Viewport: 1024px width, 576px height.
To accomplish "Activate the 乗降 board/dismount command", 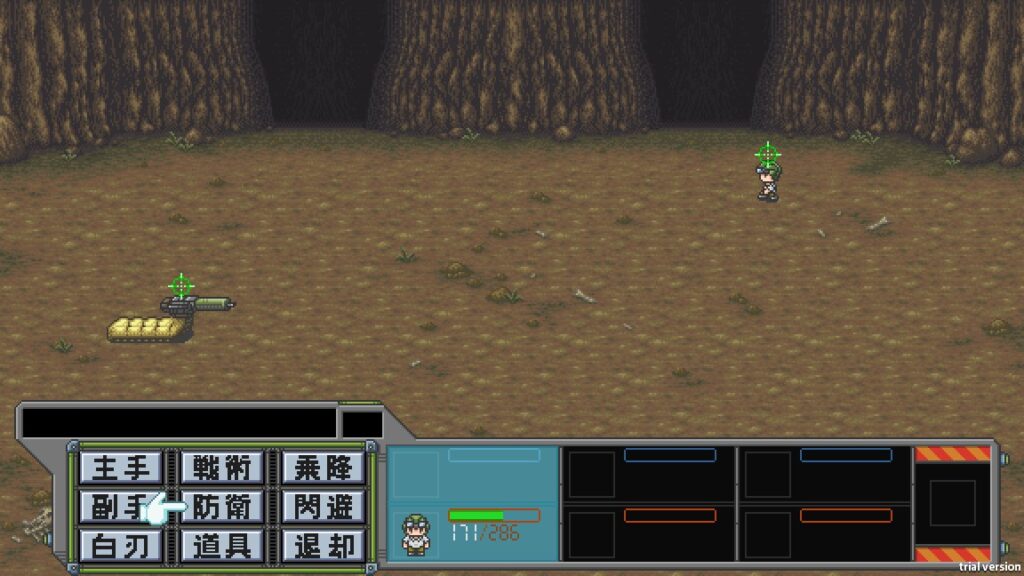I will tap(322, 467).
